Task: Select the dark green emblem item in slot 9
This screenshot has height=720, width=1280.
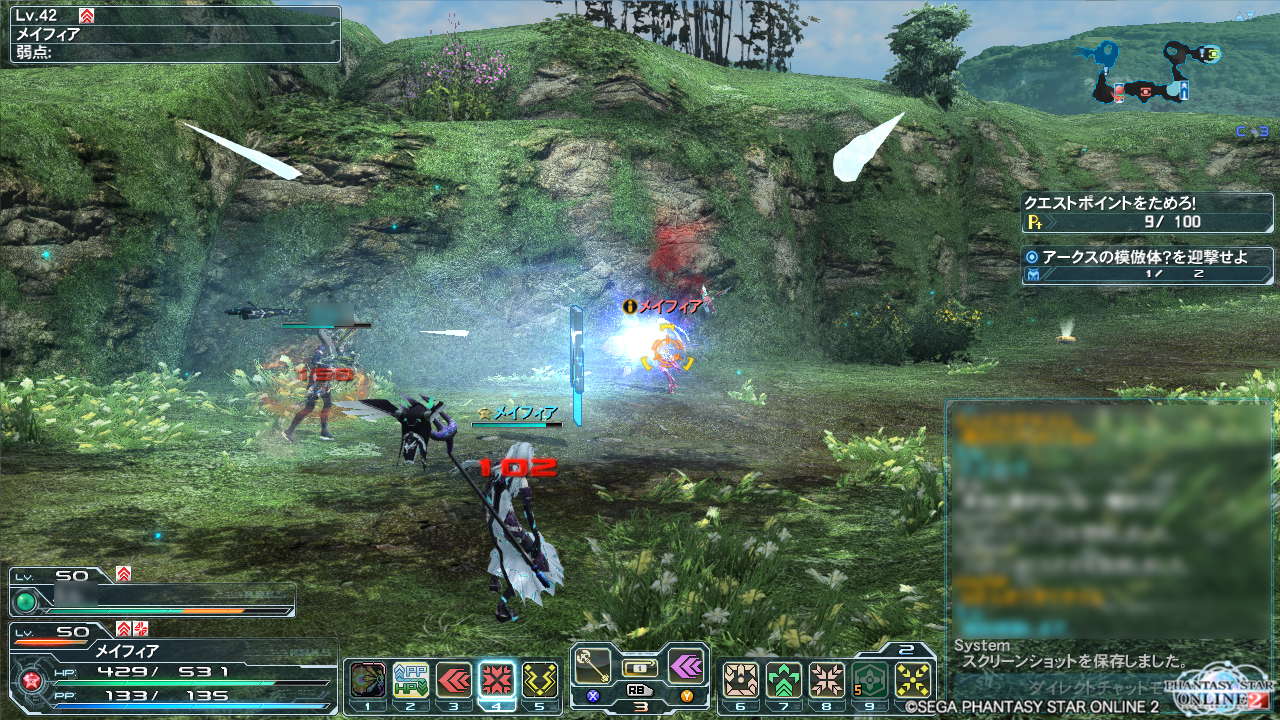Action: pyautogui.click(x=870, y=681)
